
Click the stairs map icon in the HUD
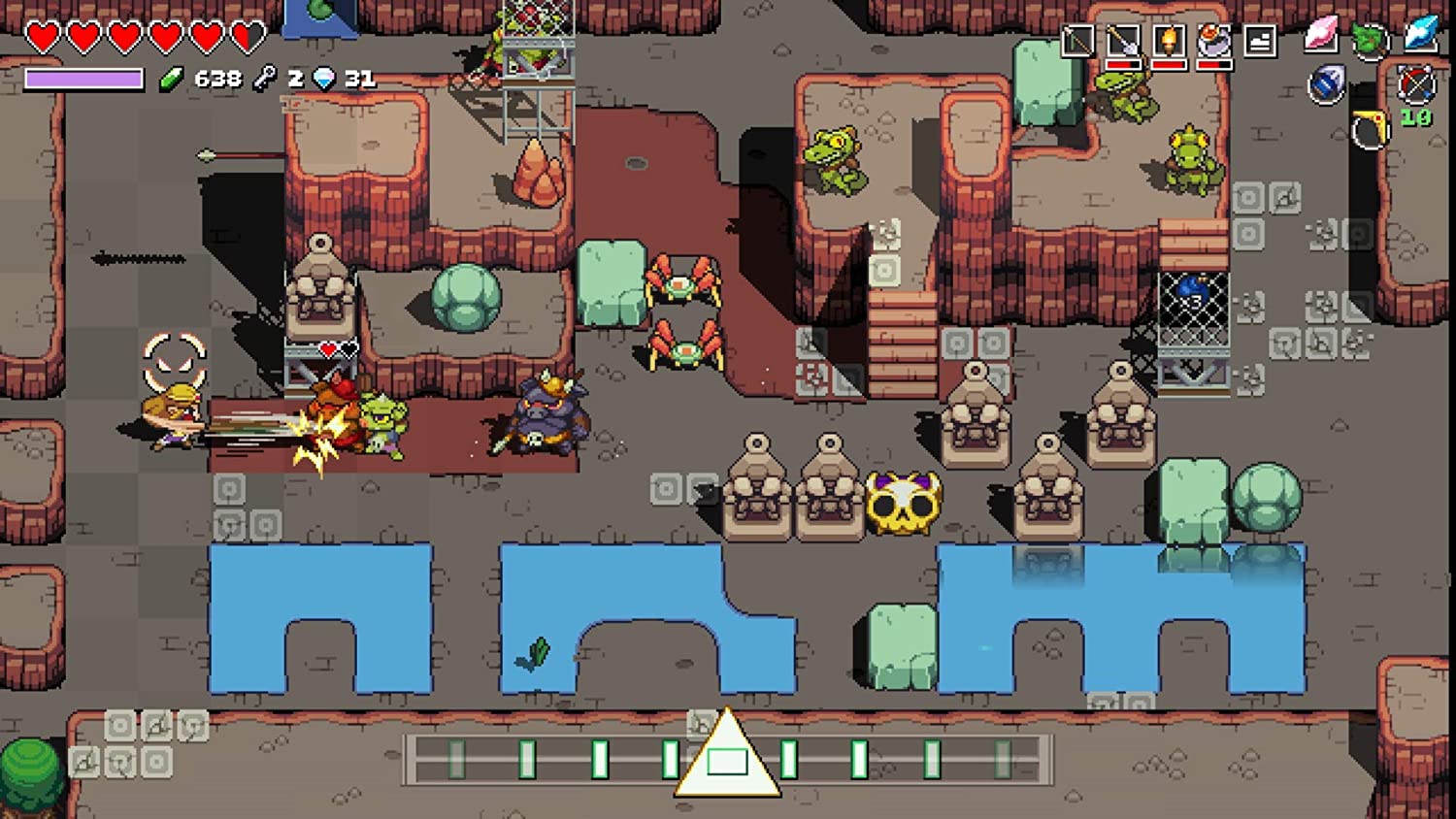(x=1260, y=41)
